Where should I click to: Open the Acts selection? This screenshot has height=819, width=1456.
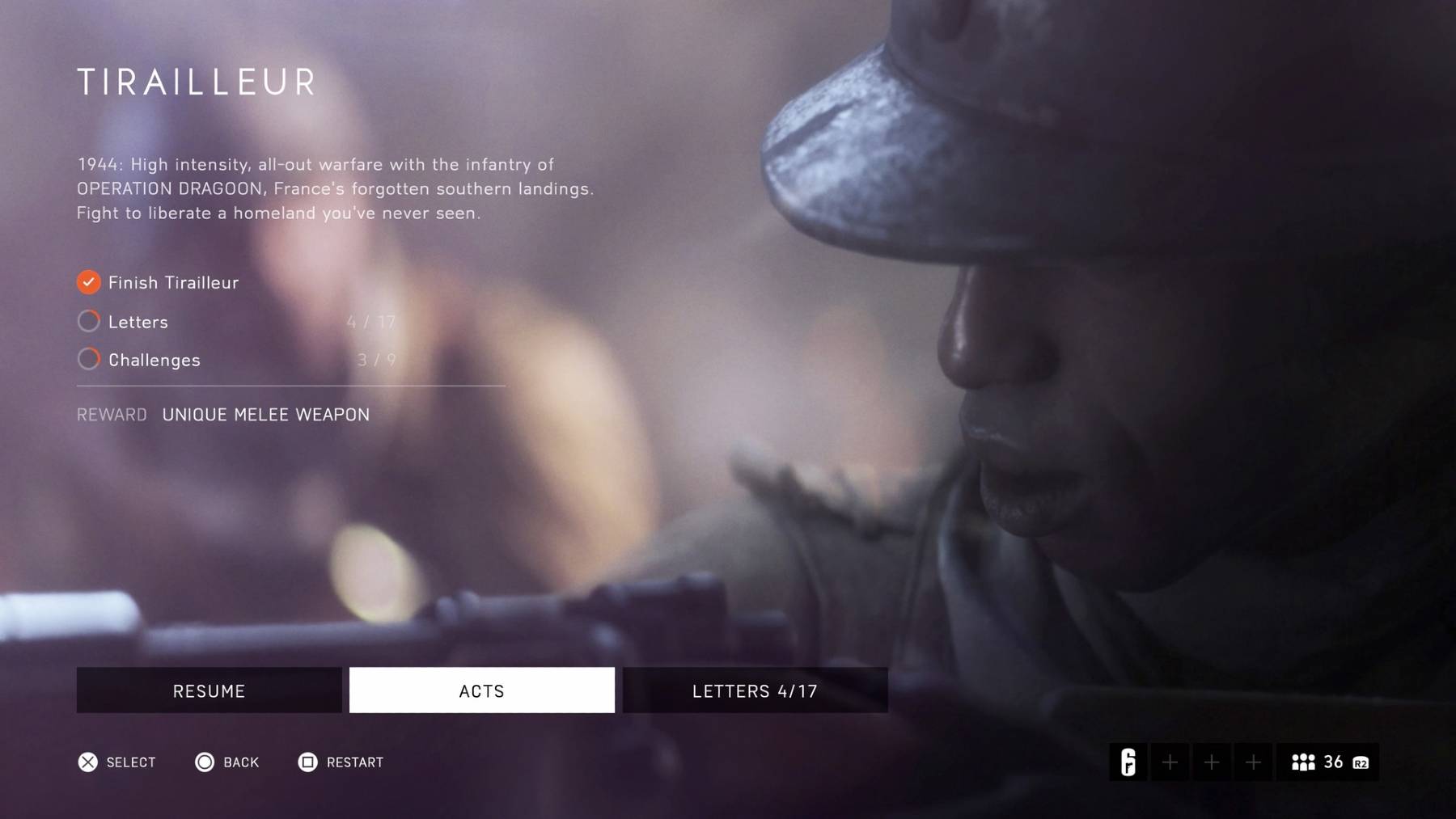pyautogui.click(x=481, y=690)
